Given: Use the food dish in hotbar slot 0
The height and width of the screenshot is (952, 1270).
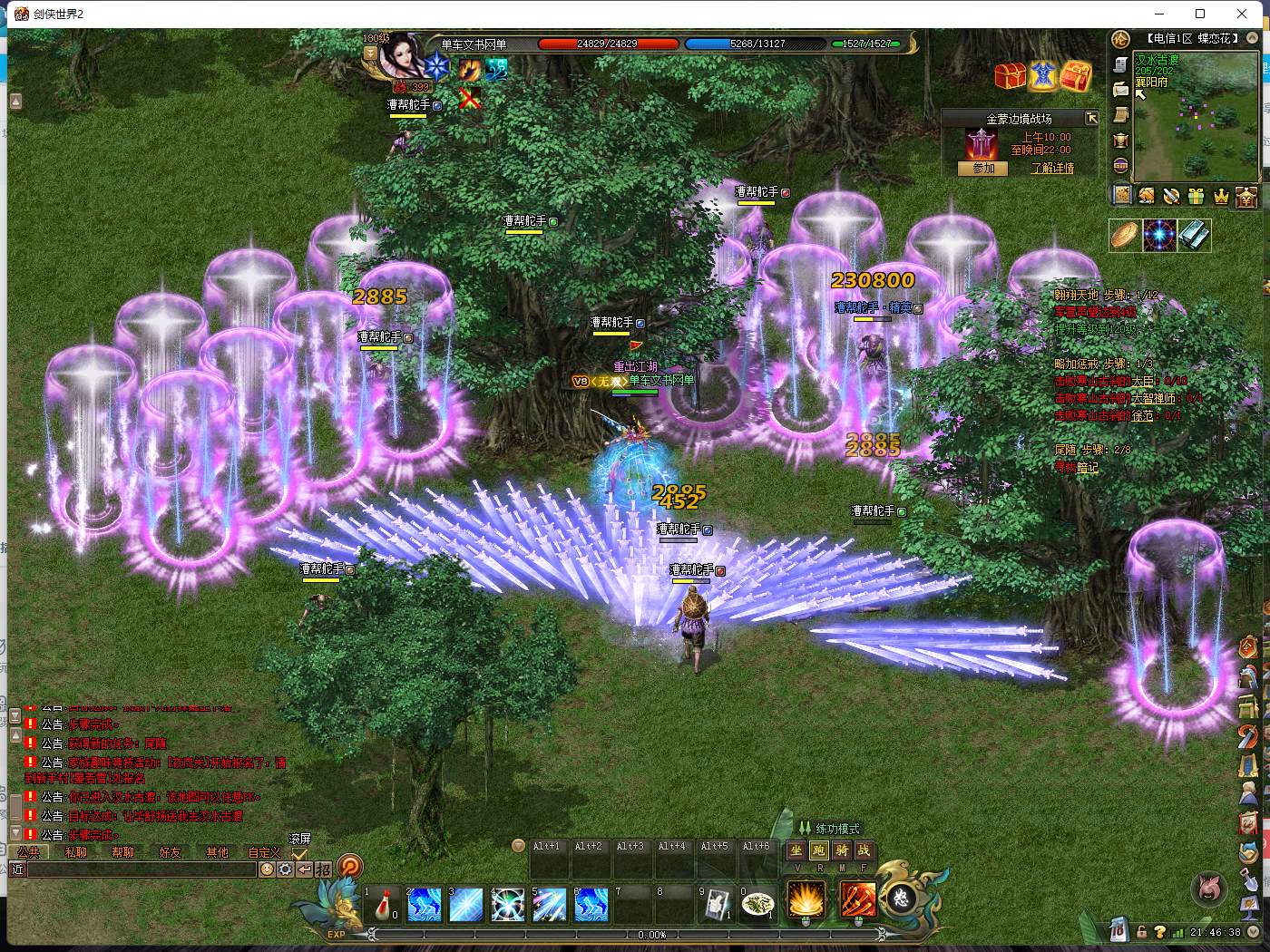Looking at the screenshot, I should [x=757, y=904].
